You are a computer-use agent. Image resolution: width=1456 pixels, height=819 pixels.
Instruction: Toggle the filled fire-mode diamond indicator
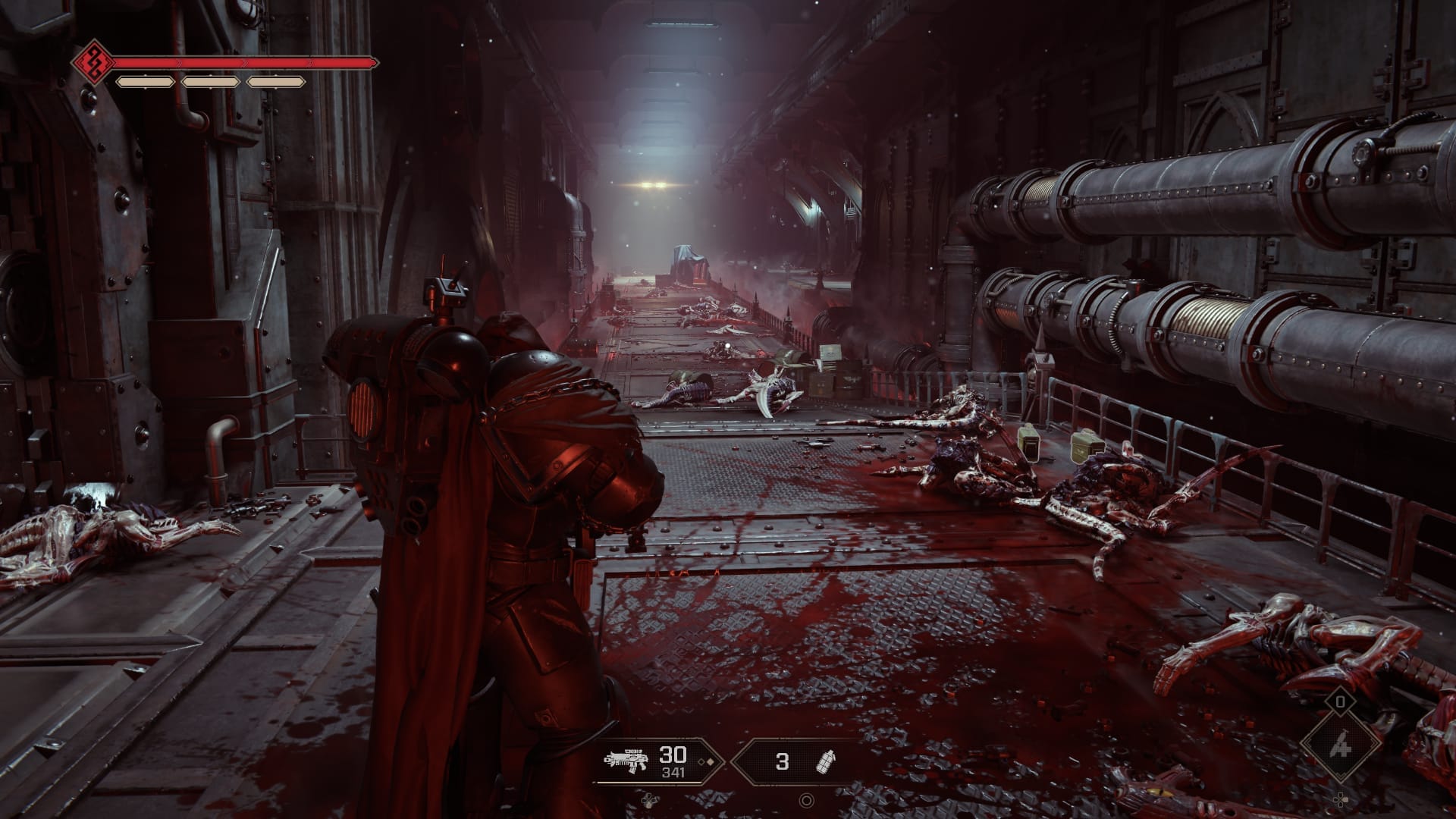pos(711,761)
